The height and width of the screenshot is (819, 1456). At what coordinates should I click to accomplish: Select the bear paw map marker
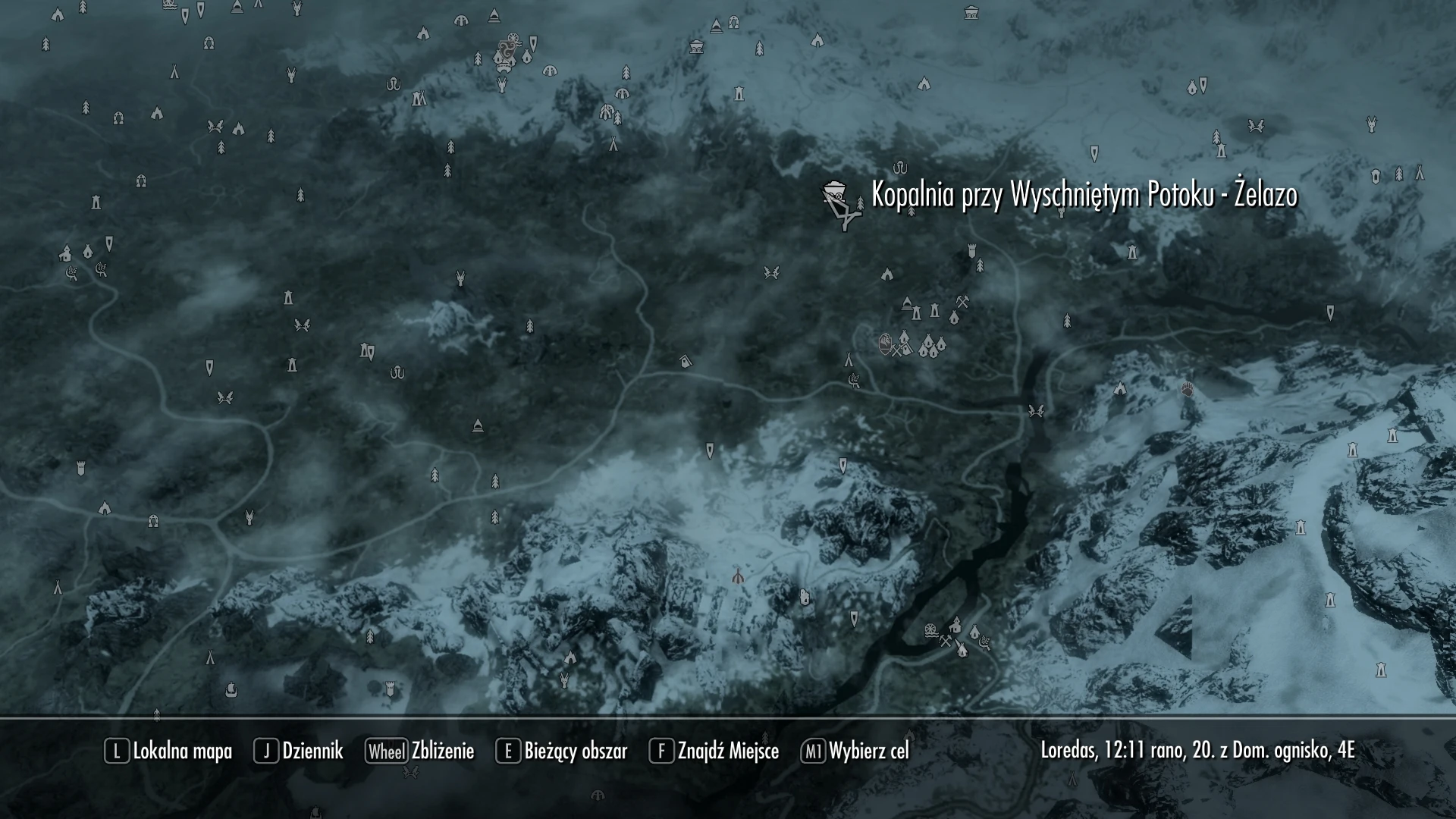click(1188, 389)
